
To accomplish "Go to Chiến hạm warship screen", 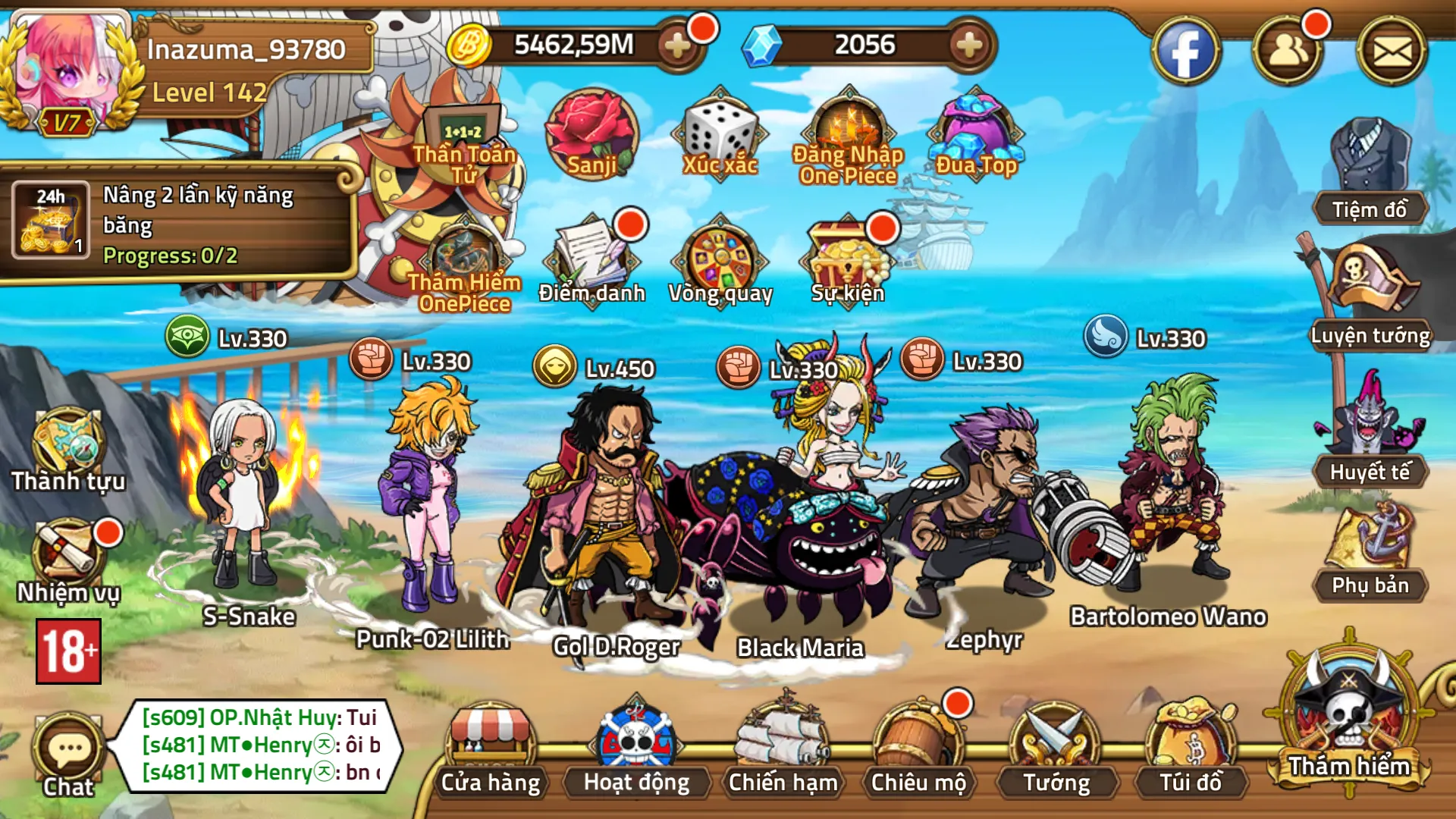I will pos(783,748).
